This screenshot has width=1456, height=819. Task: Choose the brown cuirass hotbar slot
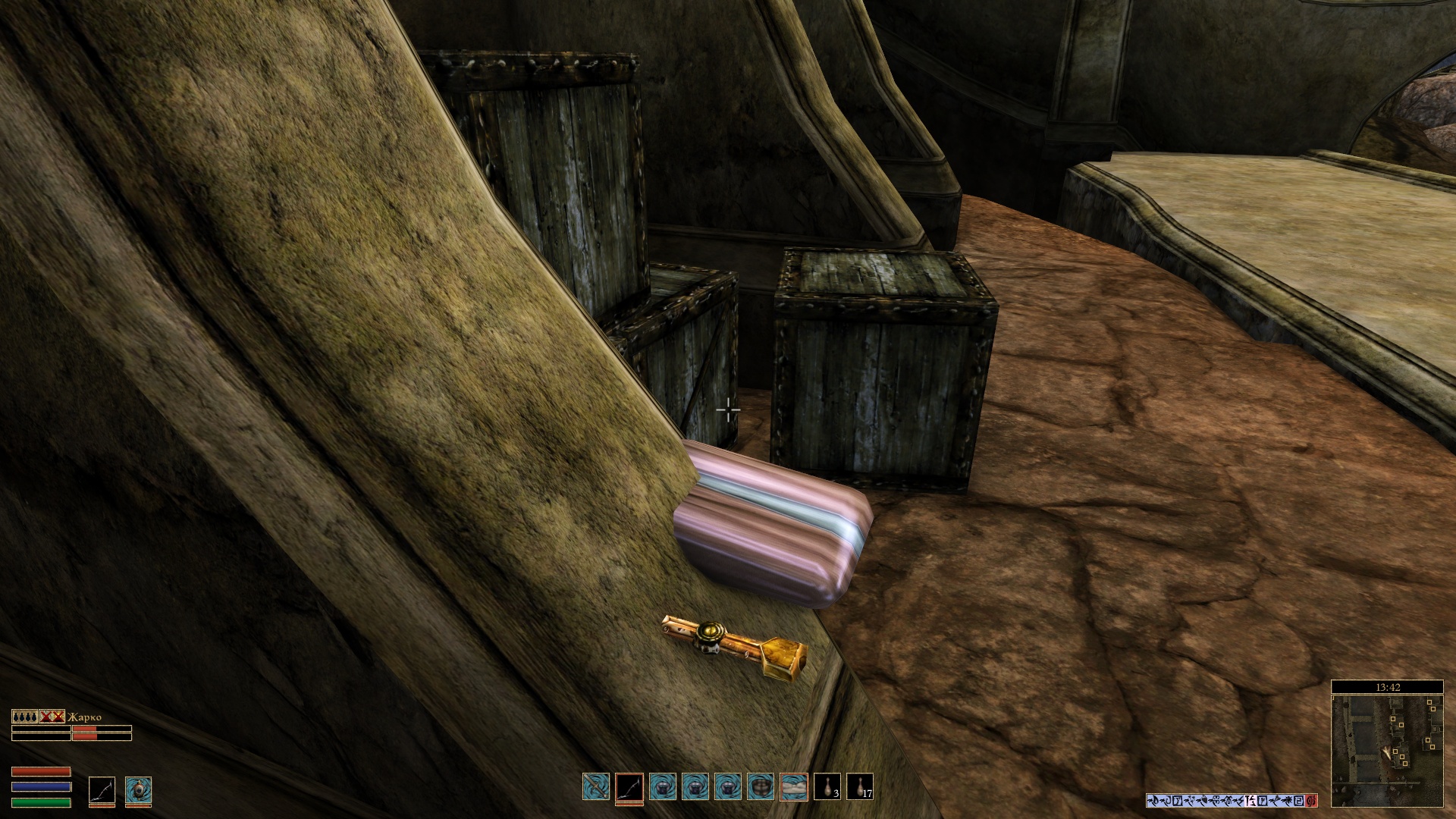pos(761,787)
